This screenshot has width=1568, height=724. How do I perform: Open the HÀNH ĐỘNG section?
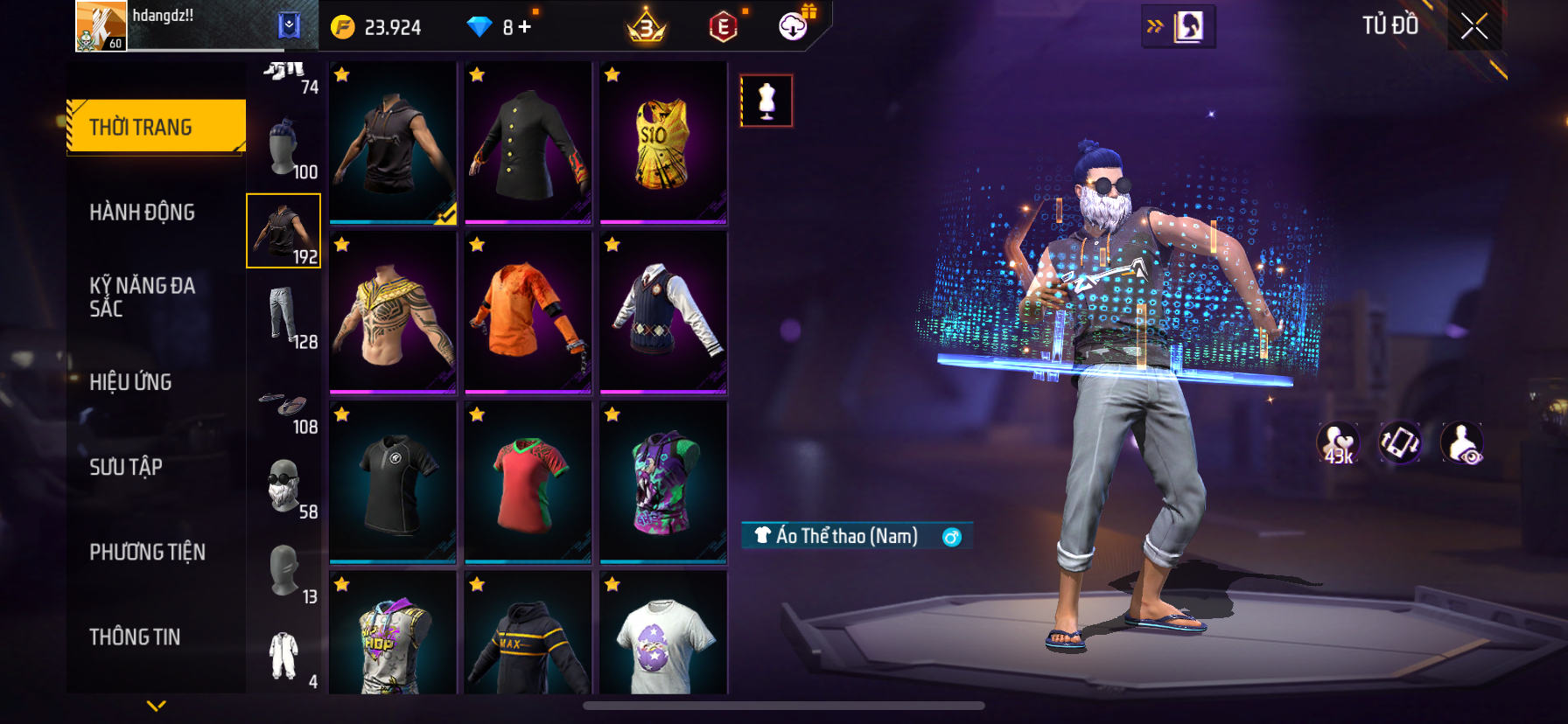point(142,212)
